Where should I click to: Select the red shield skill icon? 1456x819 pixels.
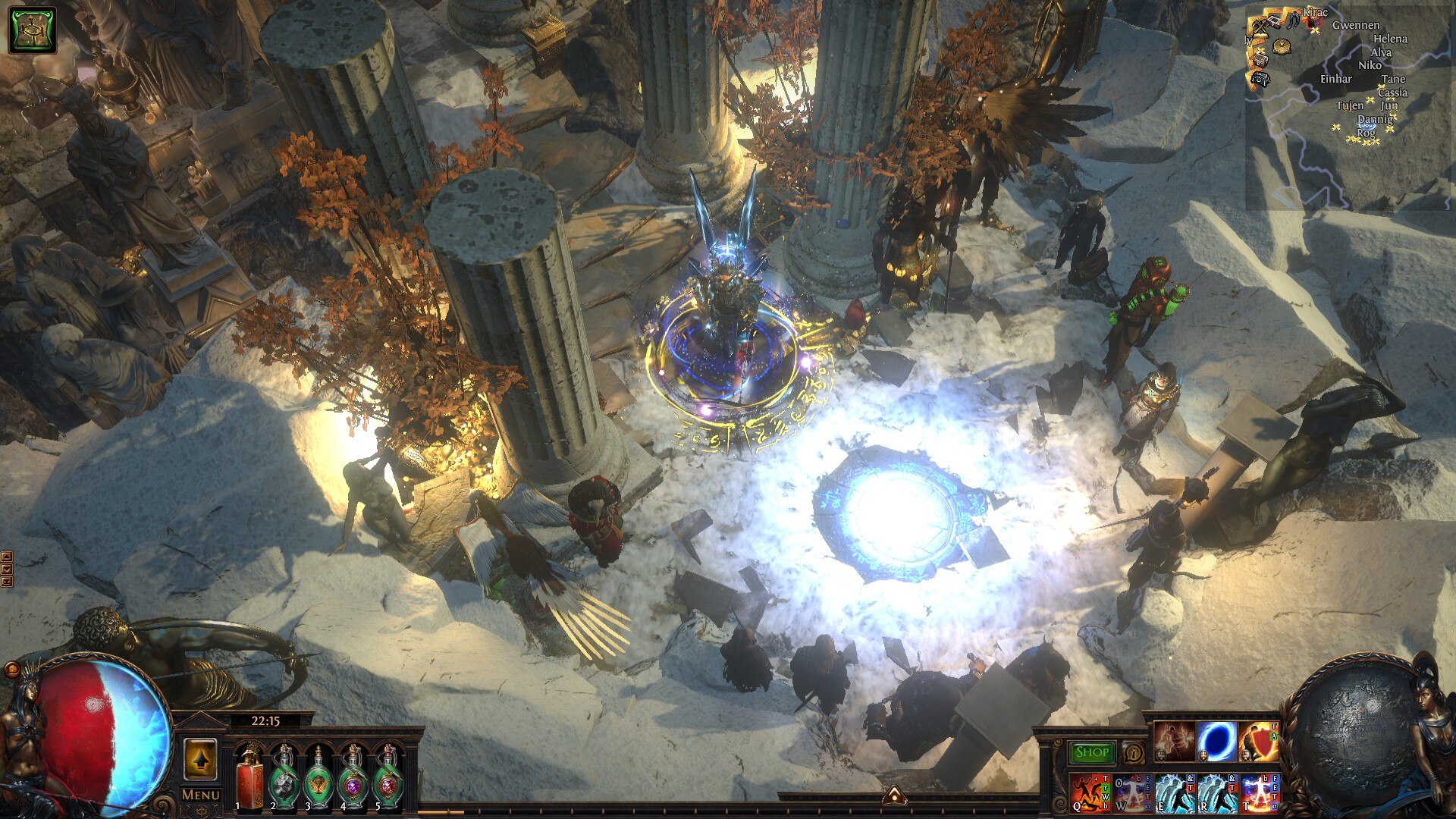[x=1259, y=741]
